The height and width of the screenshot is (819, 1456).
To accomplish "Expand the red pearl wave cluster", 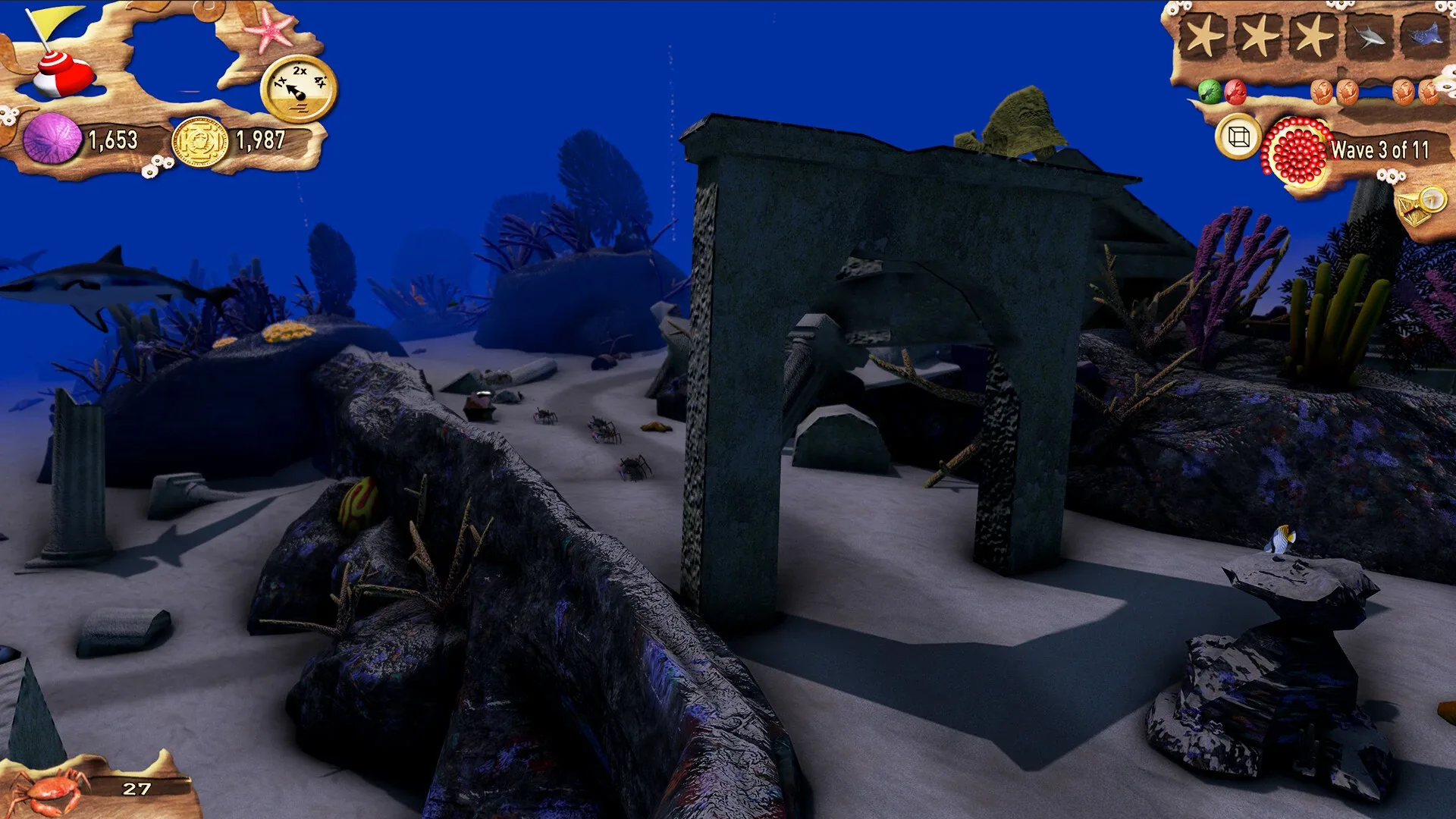I will [x=1293, y=149].
